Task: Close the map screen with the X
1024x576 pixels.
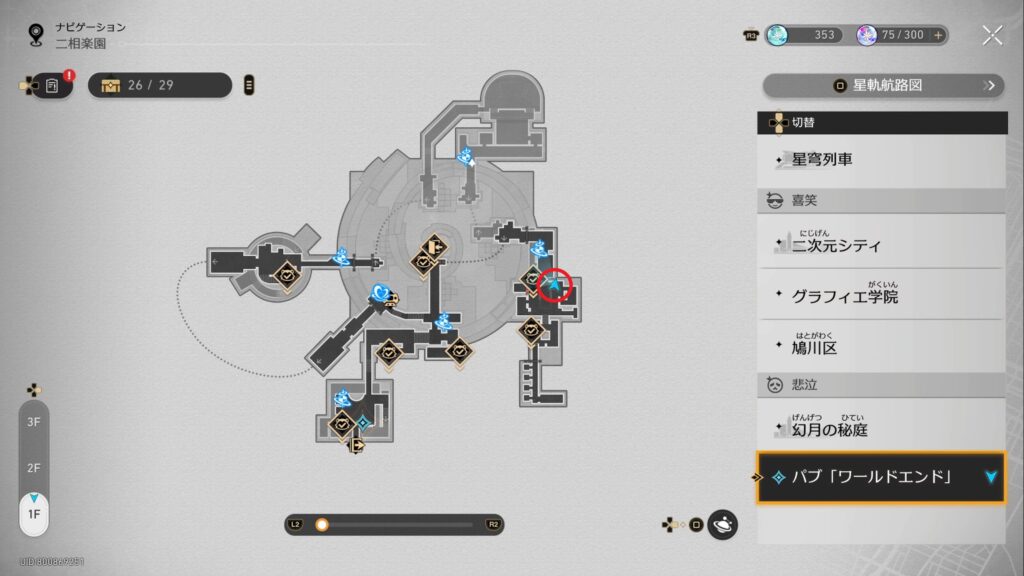Action: pos(992,36)
